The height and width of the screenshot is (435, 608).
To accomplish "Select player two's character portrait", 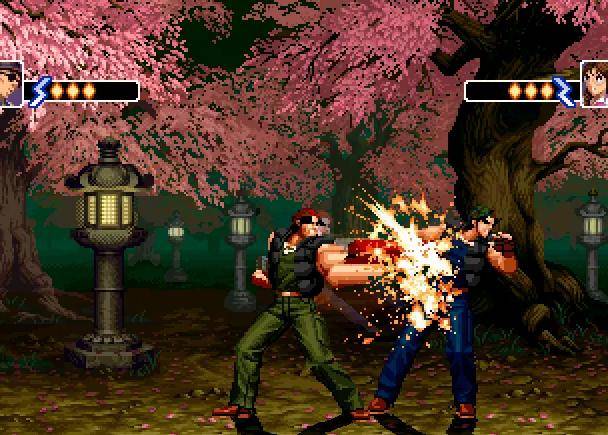I will coord(595,83).
